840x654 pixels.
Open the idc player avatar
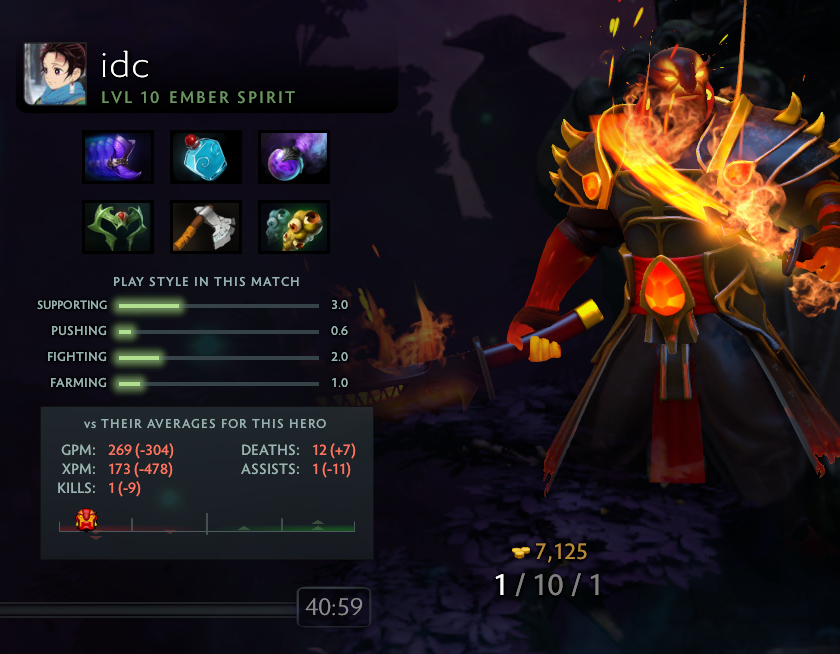[51, 75]
